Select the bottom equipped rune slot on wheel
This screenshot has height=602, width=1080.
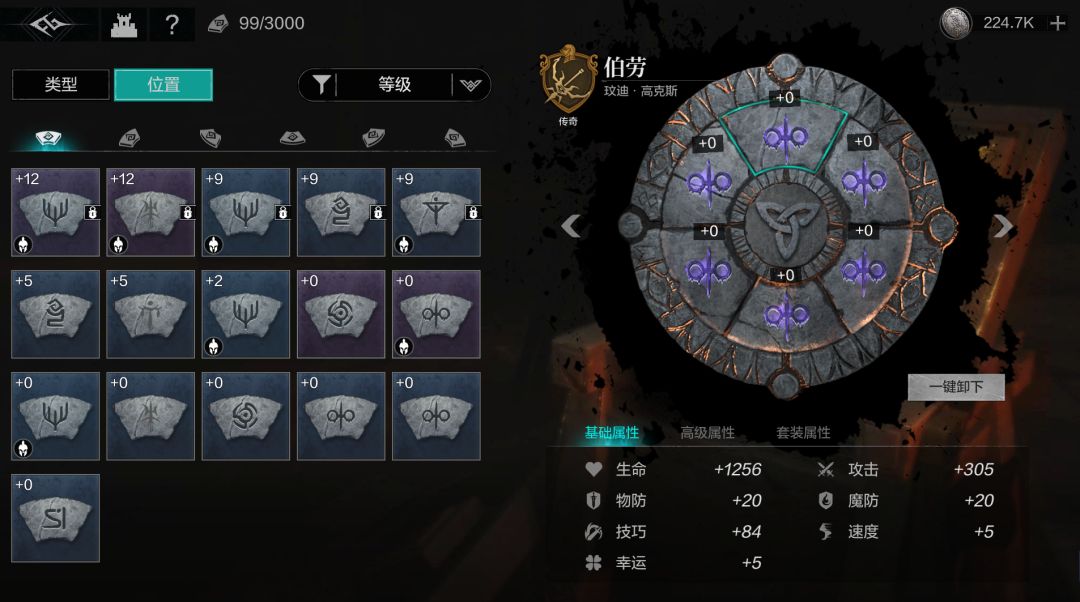click(785, 315)
